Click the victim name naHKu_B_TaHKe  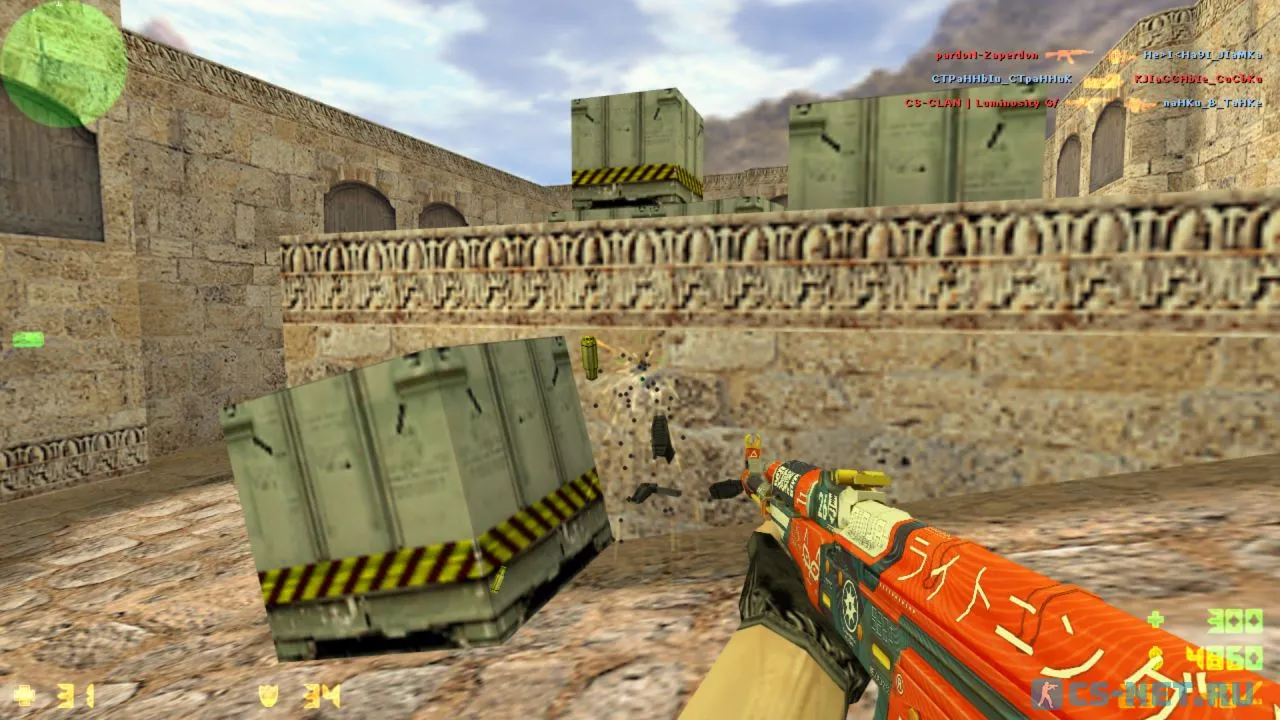[1211, 104]
